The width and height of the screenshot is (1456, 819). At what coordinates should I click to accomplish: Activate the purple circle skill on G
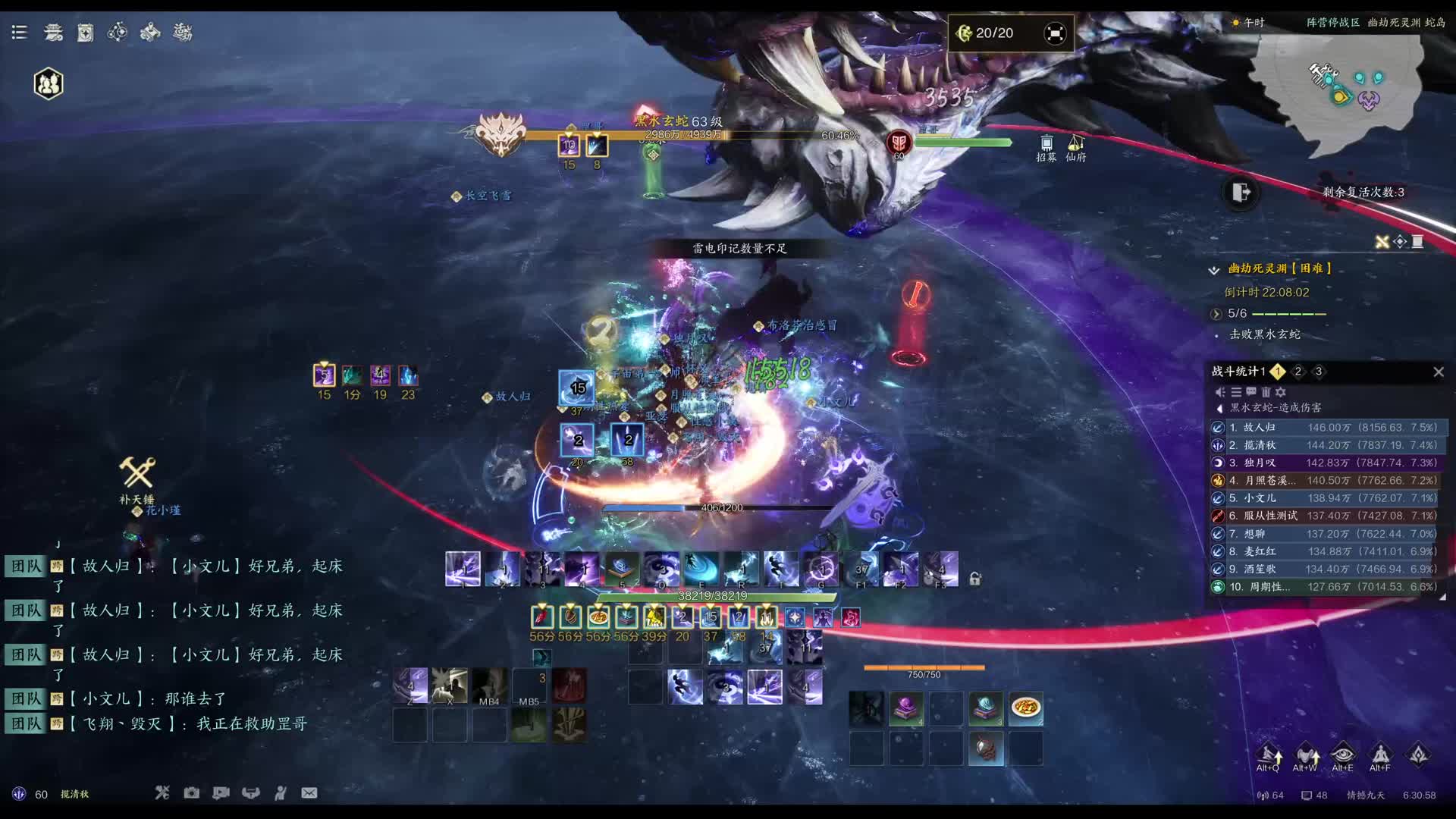821,570
